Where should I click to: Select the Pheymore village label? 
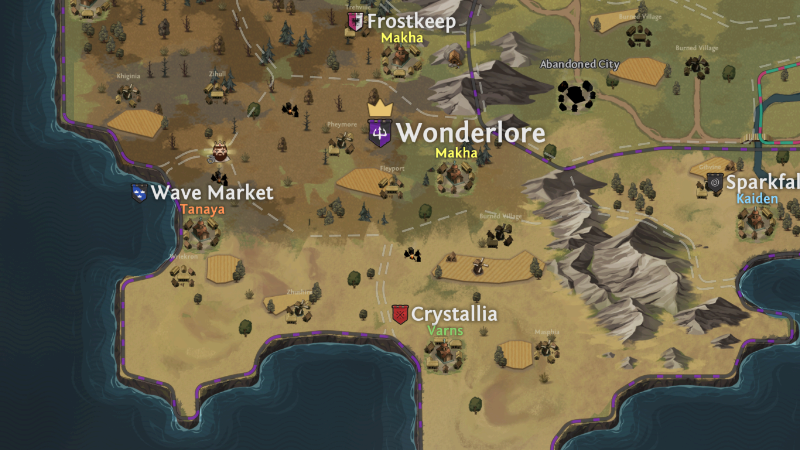[x=342, y=125]
